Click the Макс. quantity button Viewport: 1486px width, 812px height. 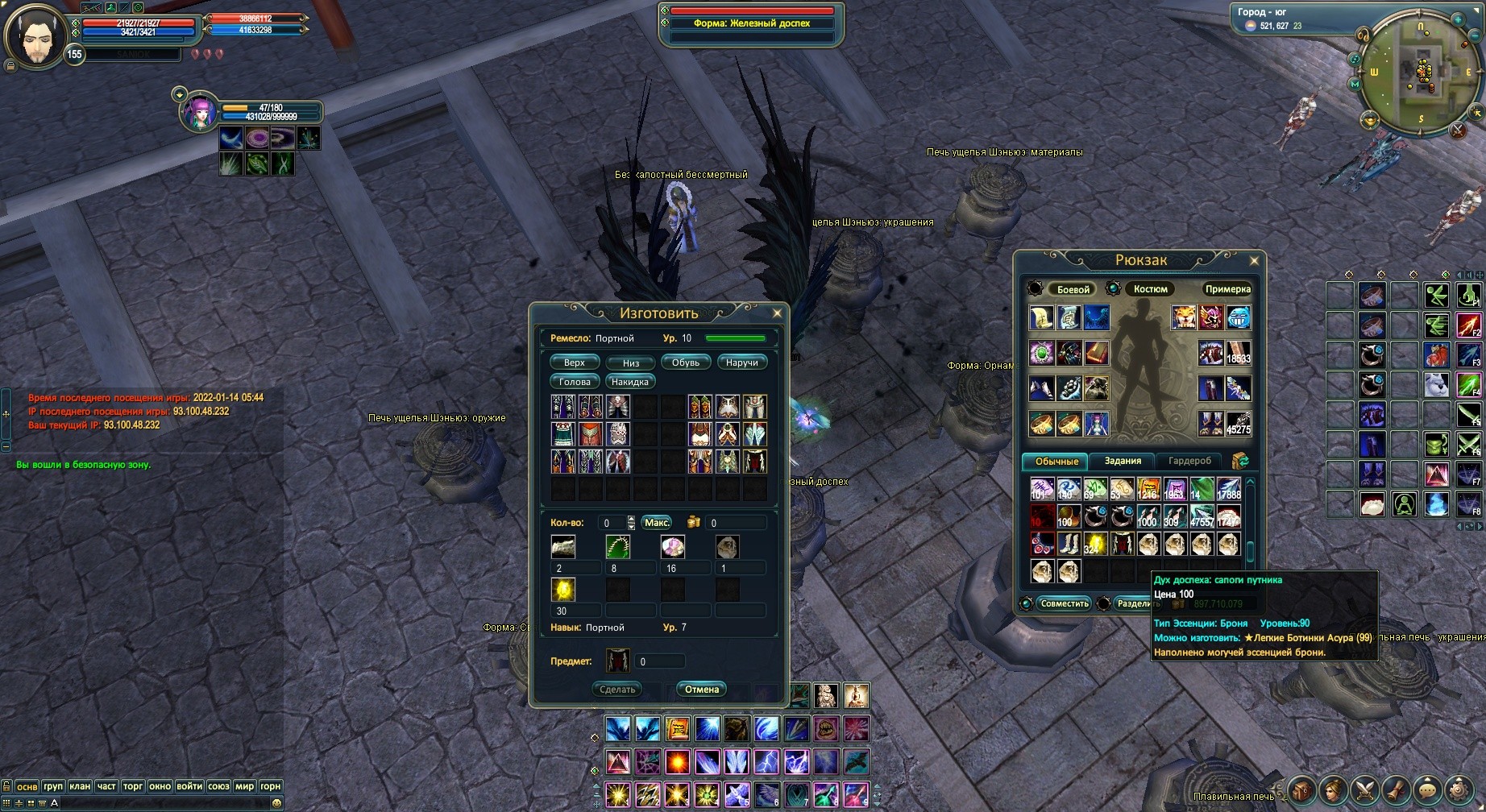point(657,523)
